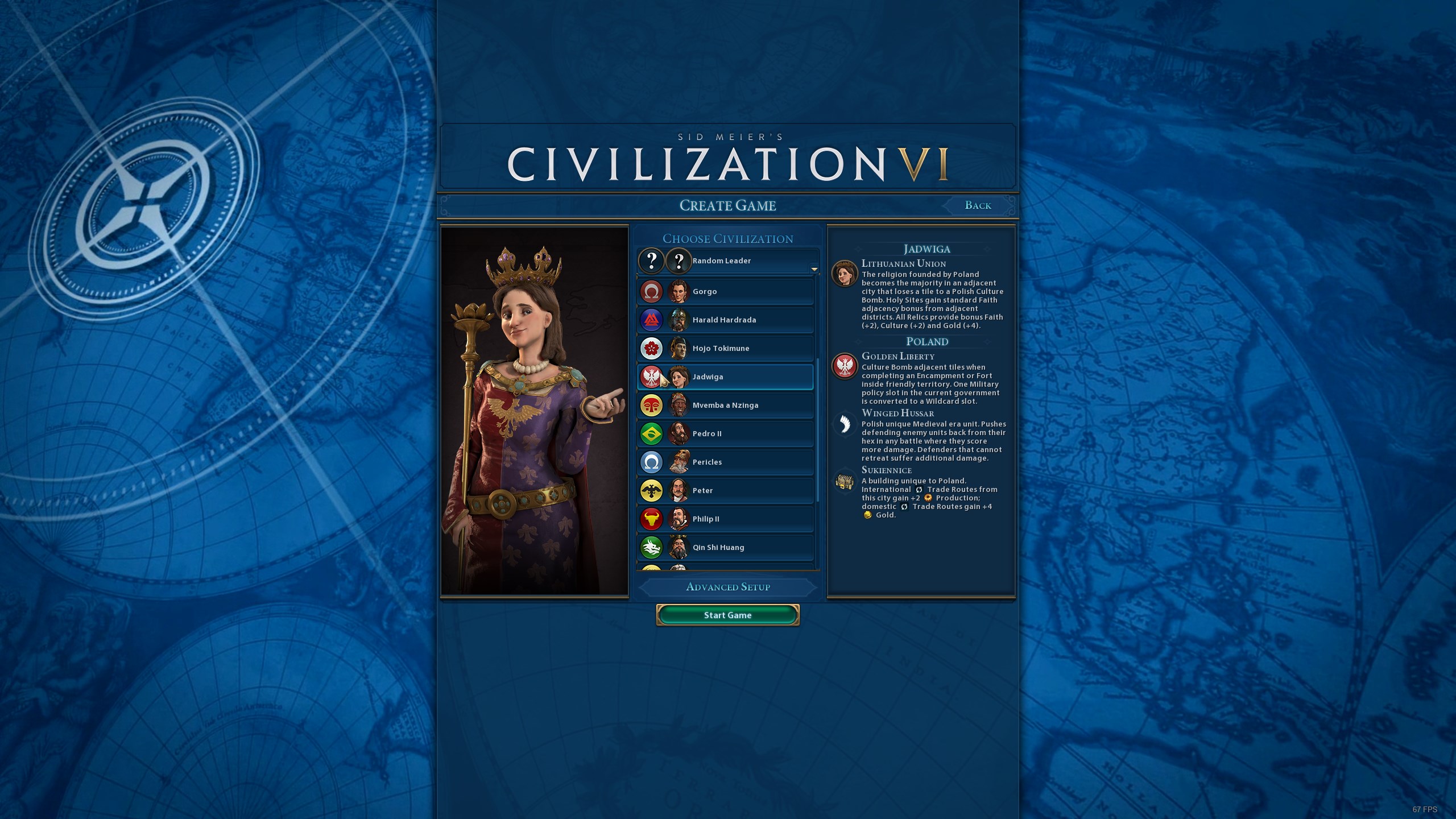
Task: Go back to the previous menu
Action: (x=978, y=205)
